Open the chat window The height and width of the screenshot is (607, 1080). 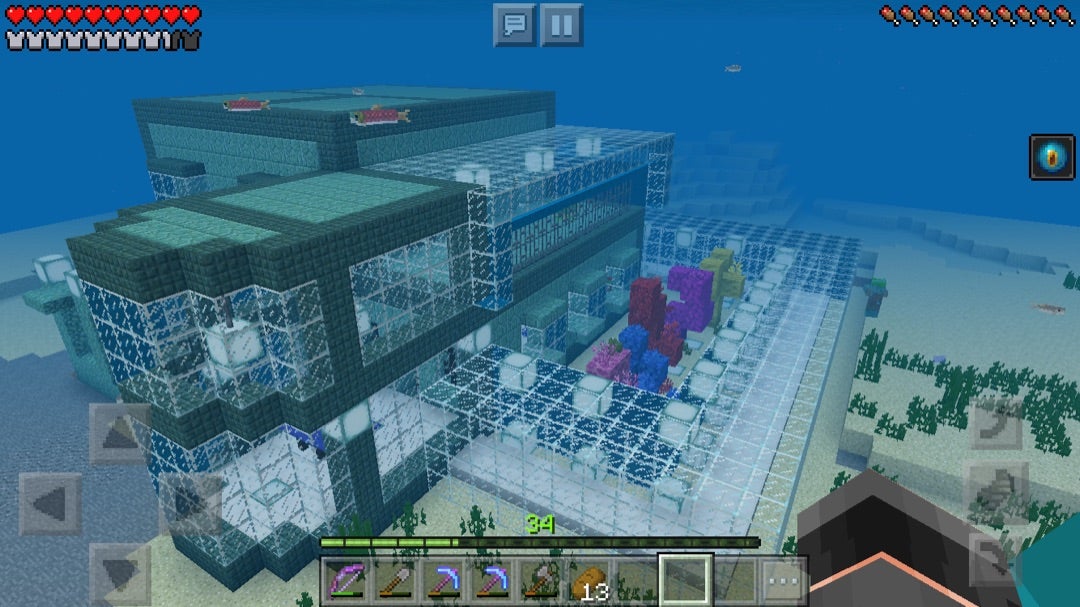pyautogui.click(x=515, y=24)
